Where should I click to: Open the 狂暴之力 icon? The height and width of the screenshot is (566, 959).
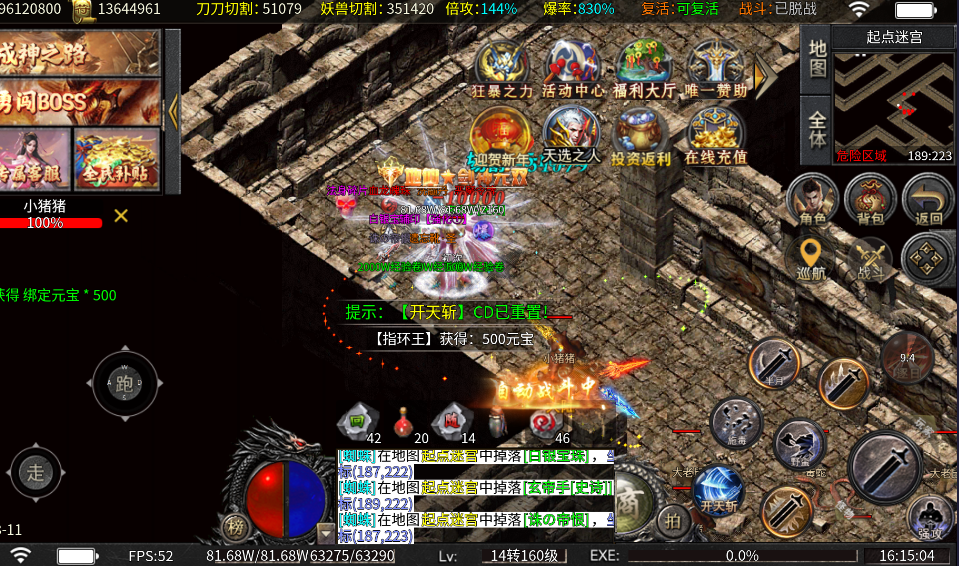tap(503, 68)
